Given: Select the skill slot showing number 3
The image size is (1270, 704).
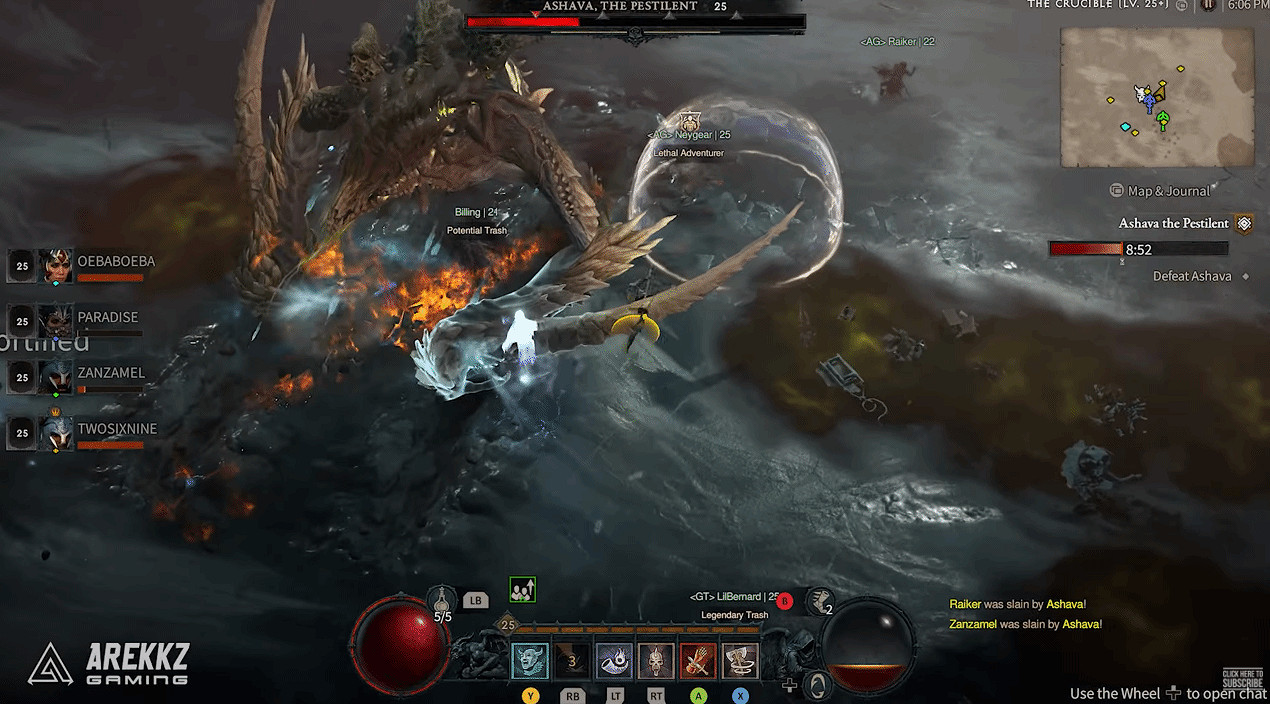Looking at the screenshot, I should tap(572, 661).
